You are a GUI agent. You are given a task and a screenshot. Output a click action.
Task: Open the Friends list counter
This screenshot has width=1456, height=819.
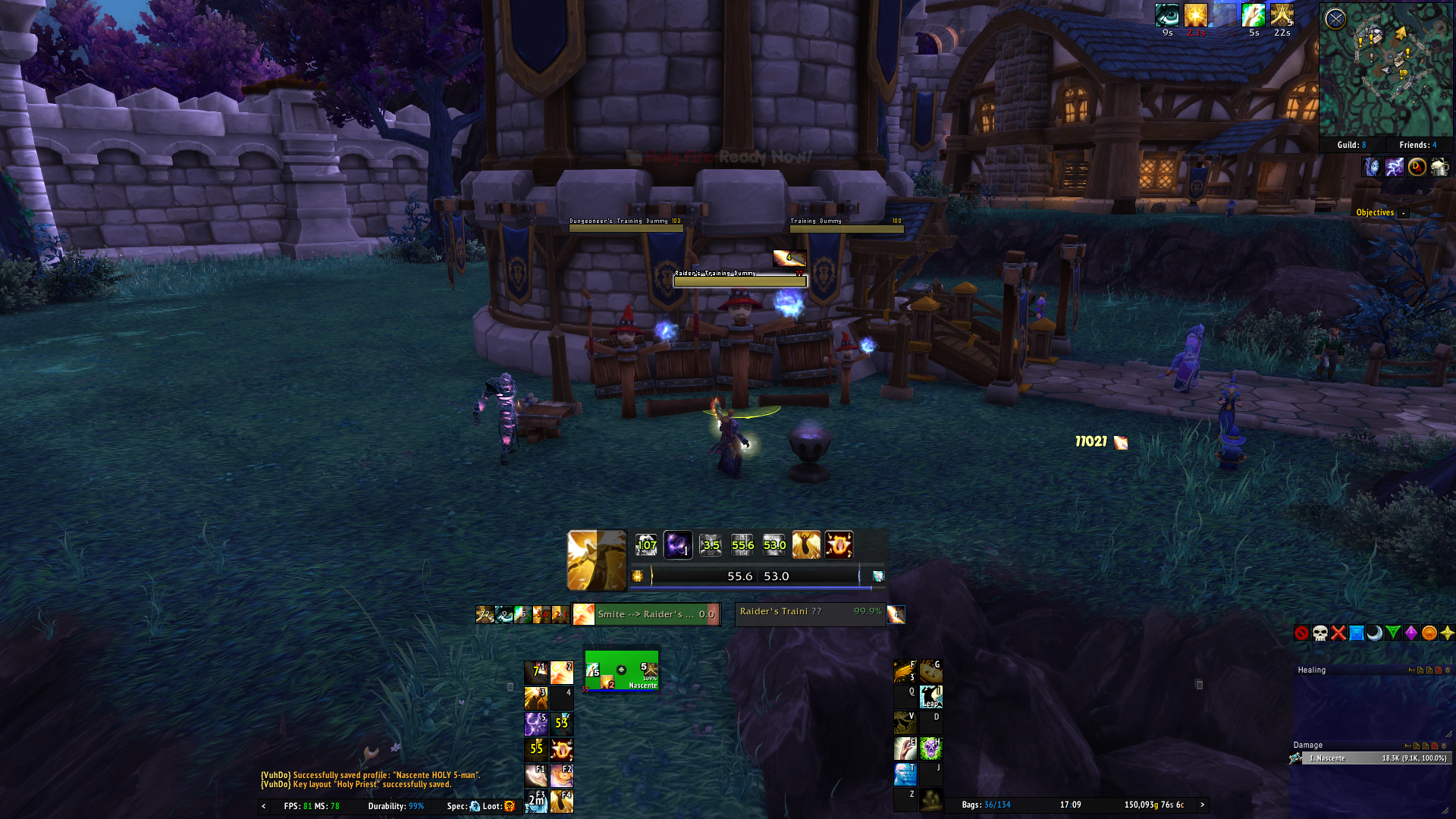tap(1417, 145)
